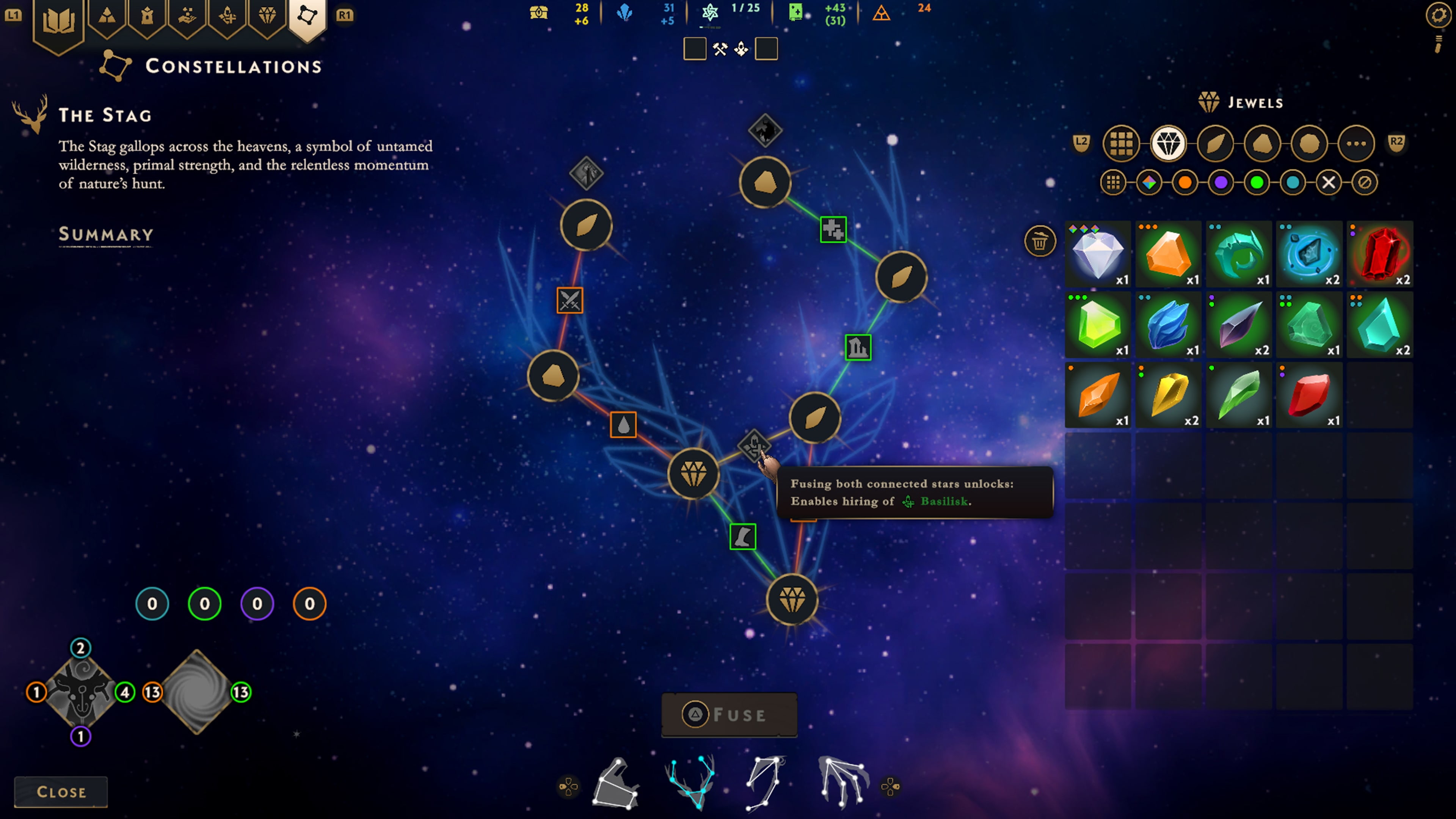Click the trash can icon beside the jewel inventory
1456x819 pixels.
pyautogui.click(x=1040, y=241)
